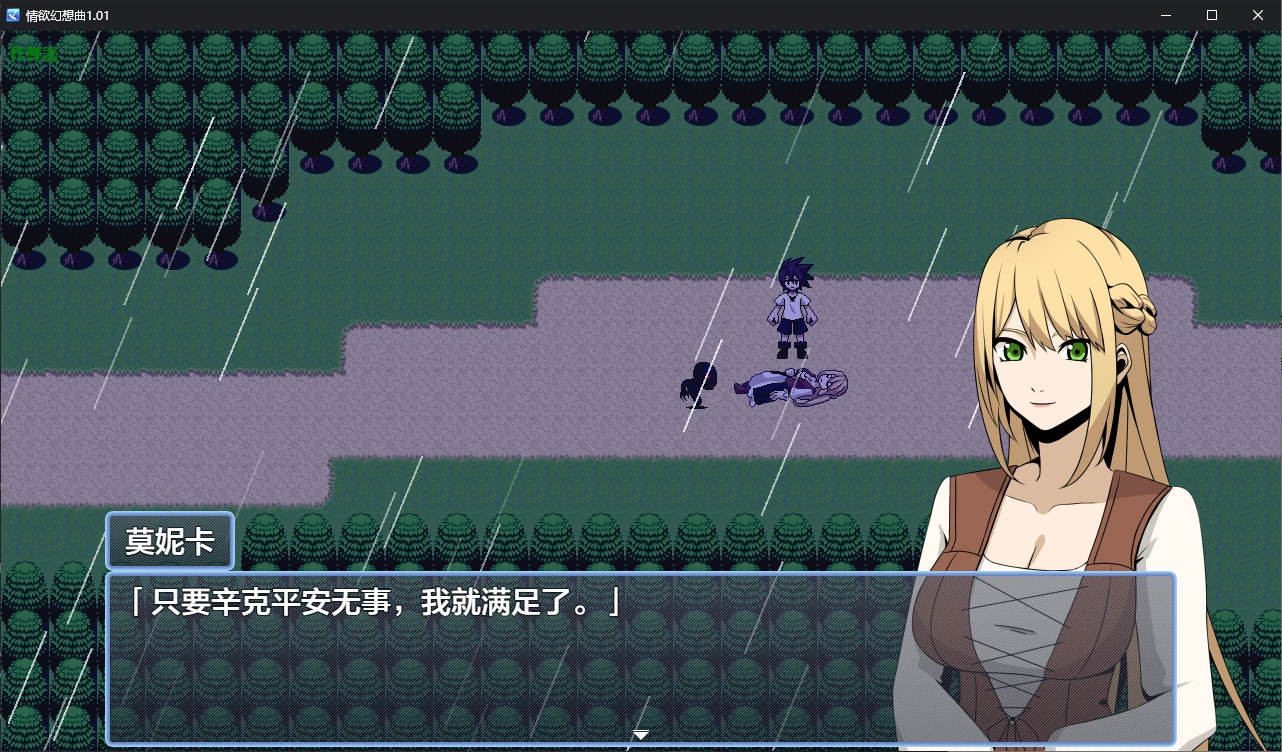Viewport: 1282px width, 752px height.
Task: Open the 作弊器 cheat tool overlay
Action: (33, 52)
